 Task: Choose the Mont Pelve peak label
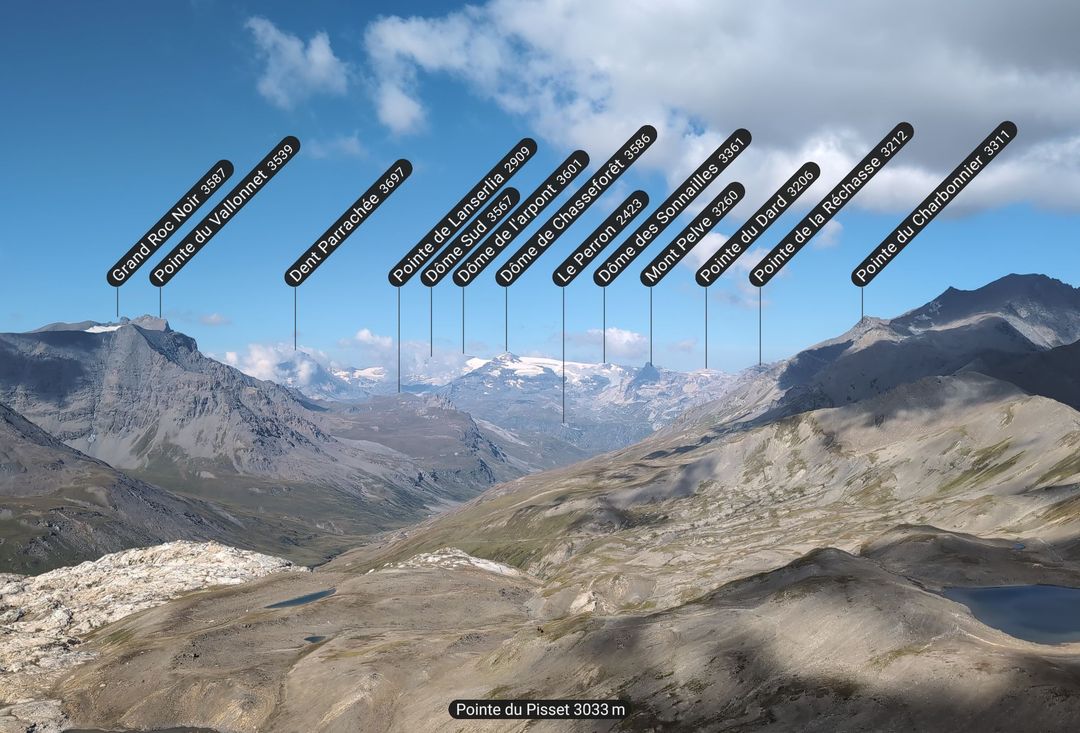coord(692,234)
